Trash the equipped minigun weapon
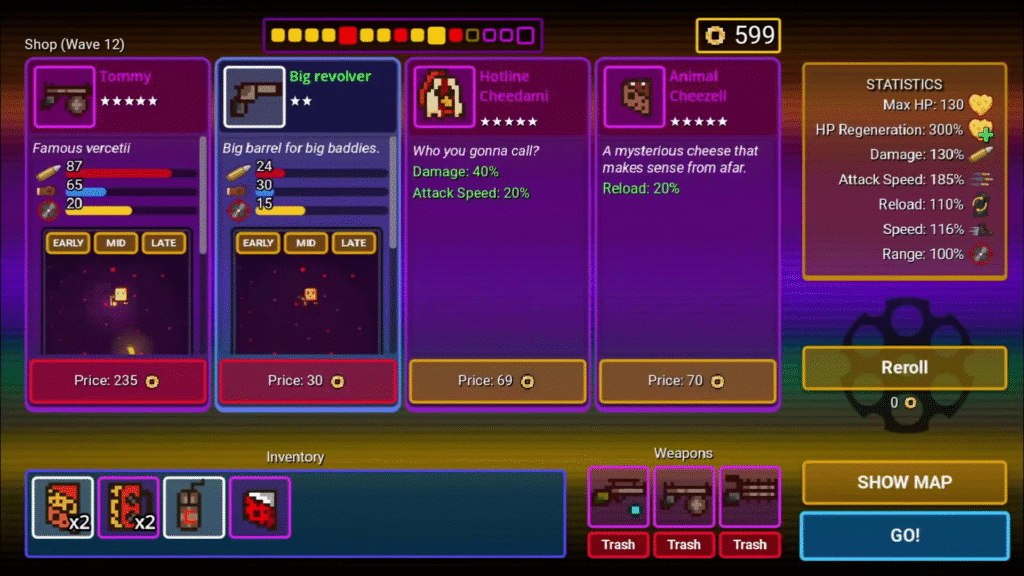Image resolution: width=1024 pixels, height=576 pixels. [749, 545]
